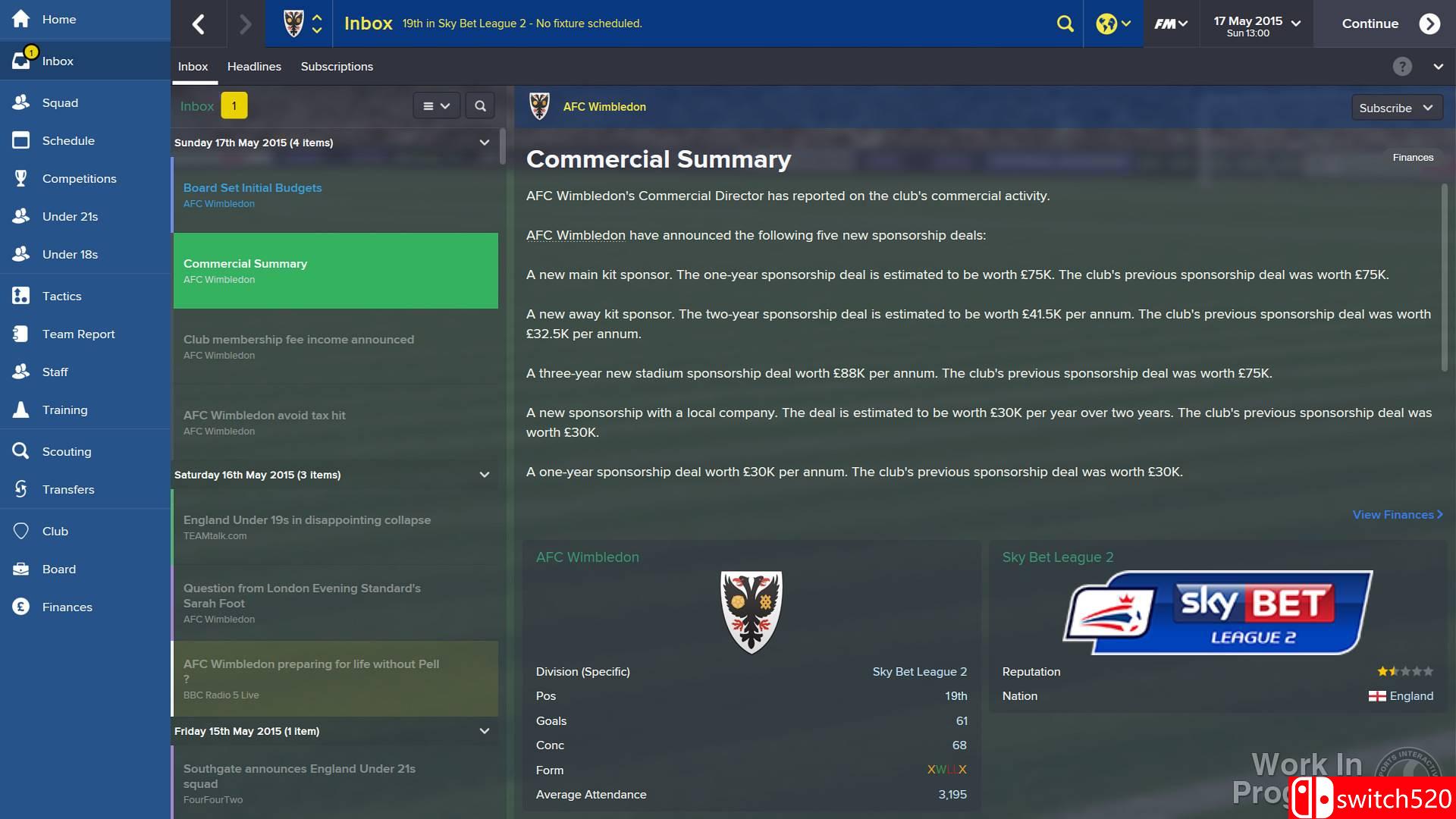The width and height of the screenshot is (1456, 819).
Task: Open Scouting from the sidebar
Action: [x=66, y=451]
